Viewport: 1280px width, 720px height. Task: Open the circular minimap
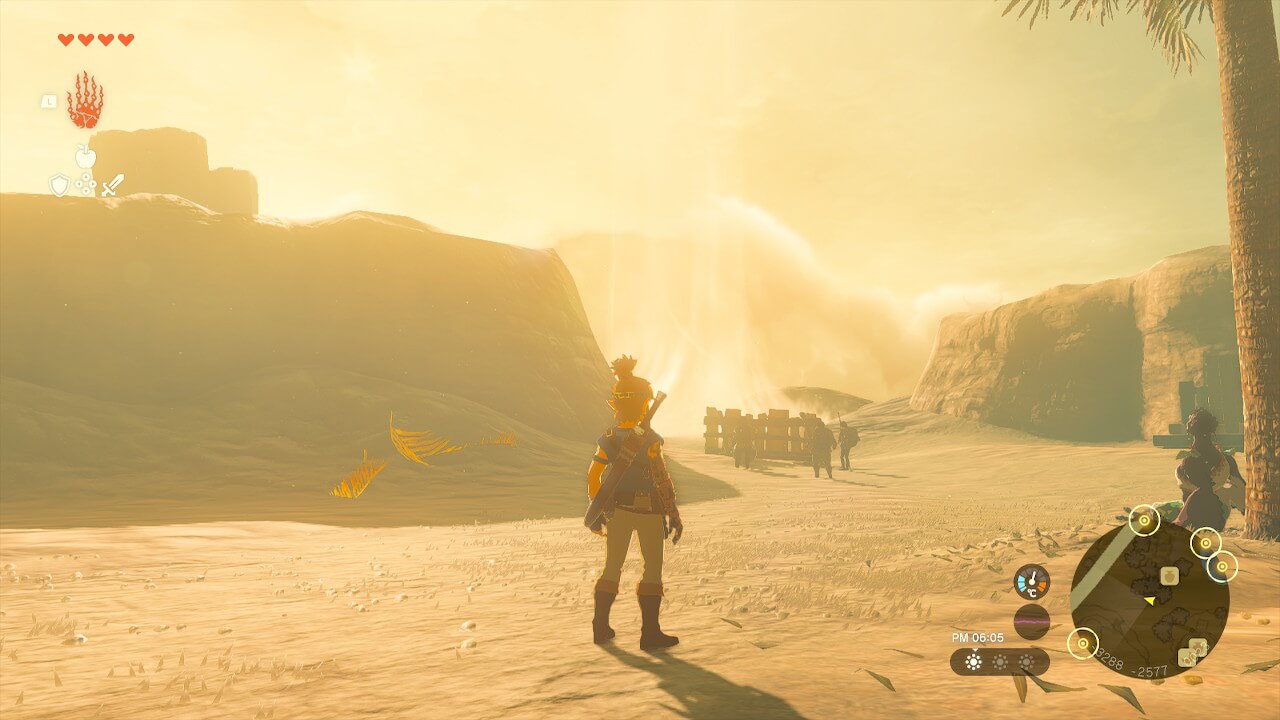pos(1149,600)
